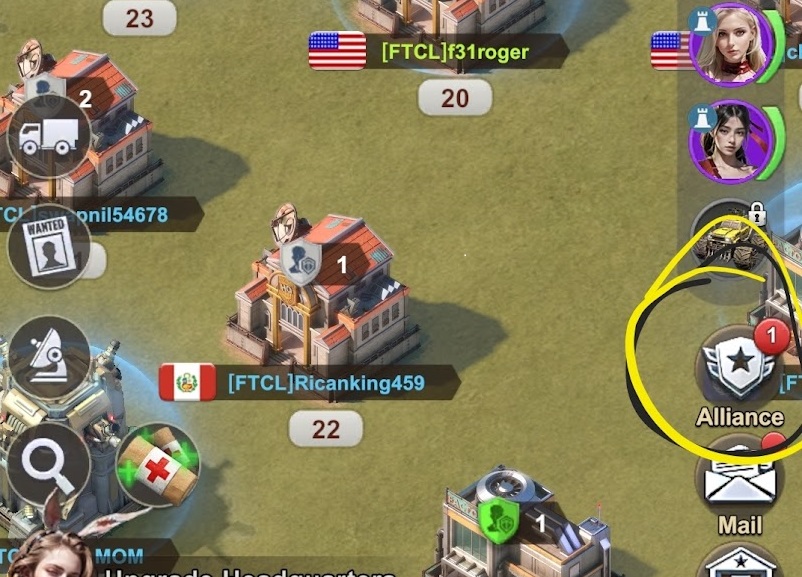Open the Wanted poster icon
Viewport: 802px width, 577px height.
point(48,245)
